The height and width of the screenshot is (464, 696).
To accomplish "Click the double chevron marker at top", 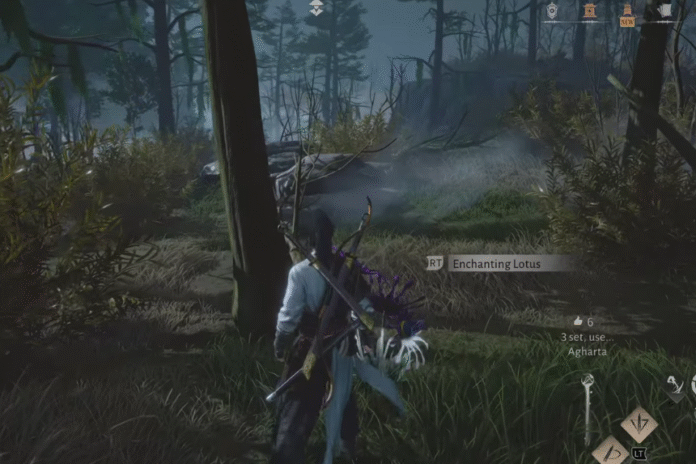I will pos(316,8).
